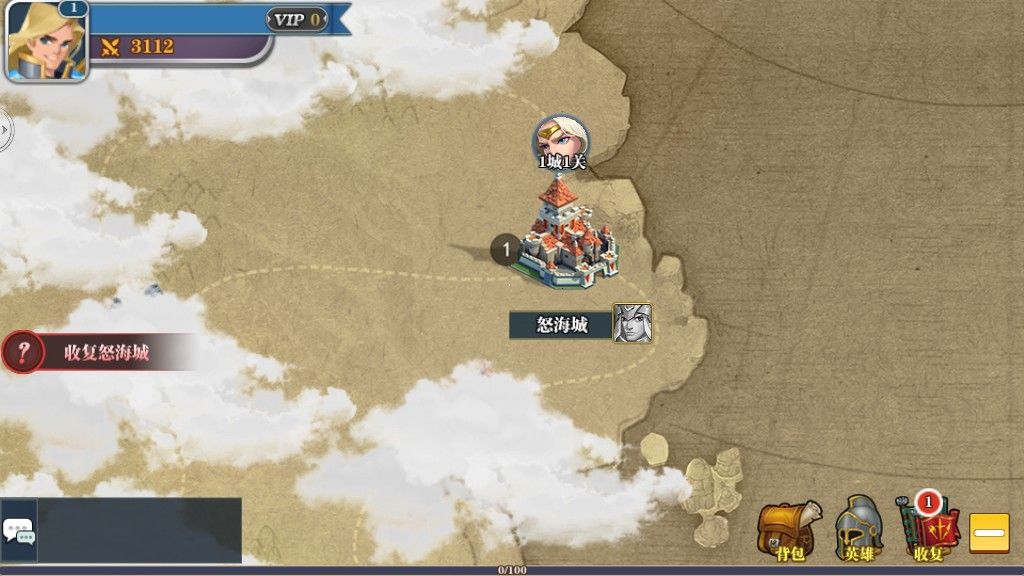Expand the left edge side panel arrow
The height and width of the screenshot is (576, 1024).
[5, 128]
